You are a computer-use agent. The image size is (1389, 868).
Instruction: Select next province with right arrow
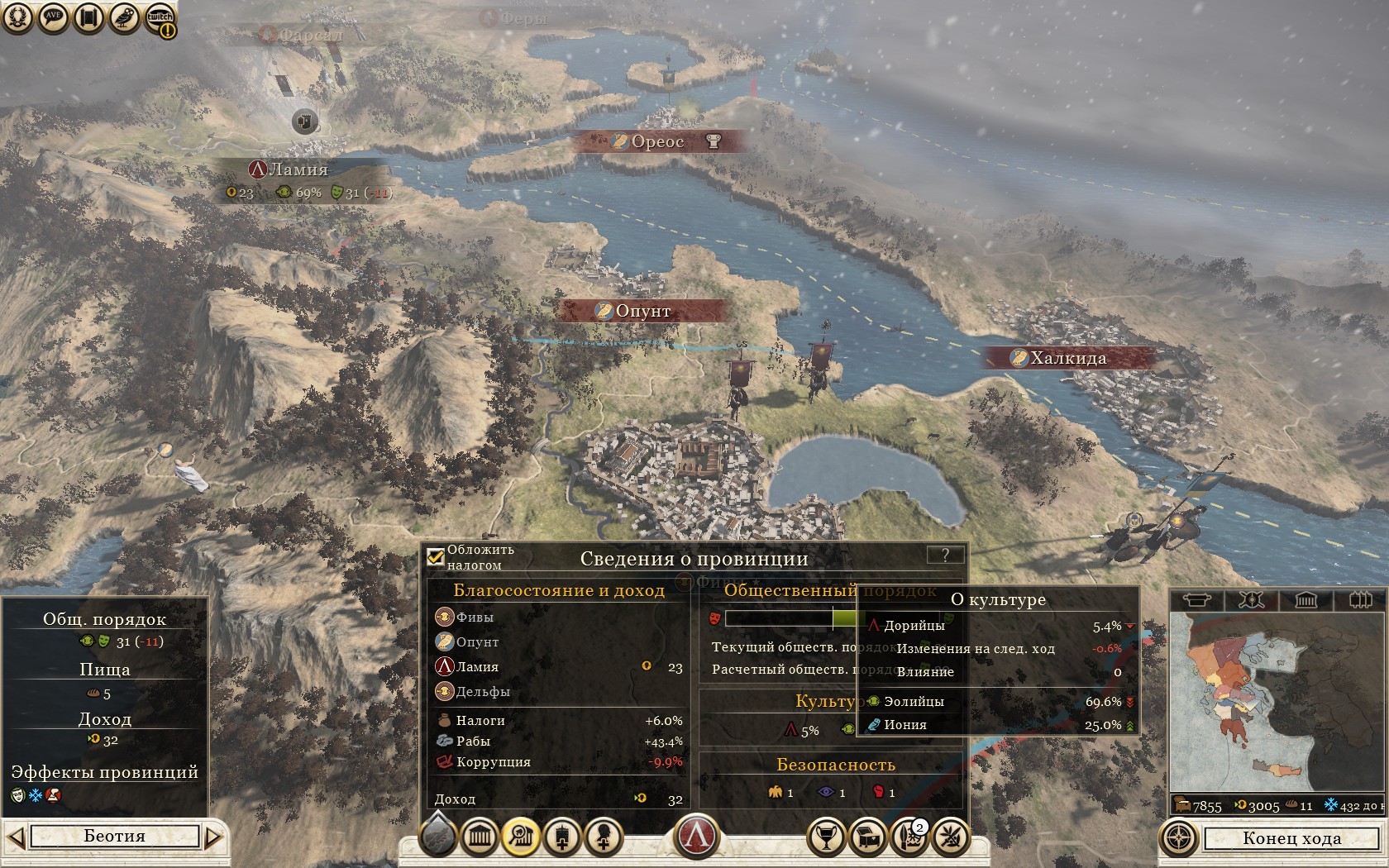213,837
